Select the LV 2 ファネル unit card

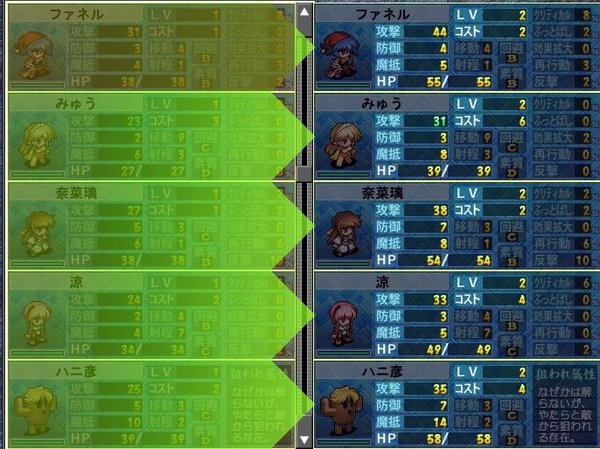456,47
